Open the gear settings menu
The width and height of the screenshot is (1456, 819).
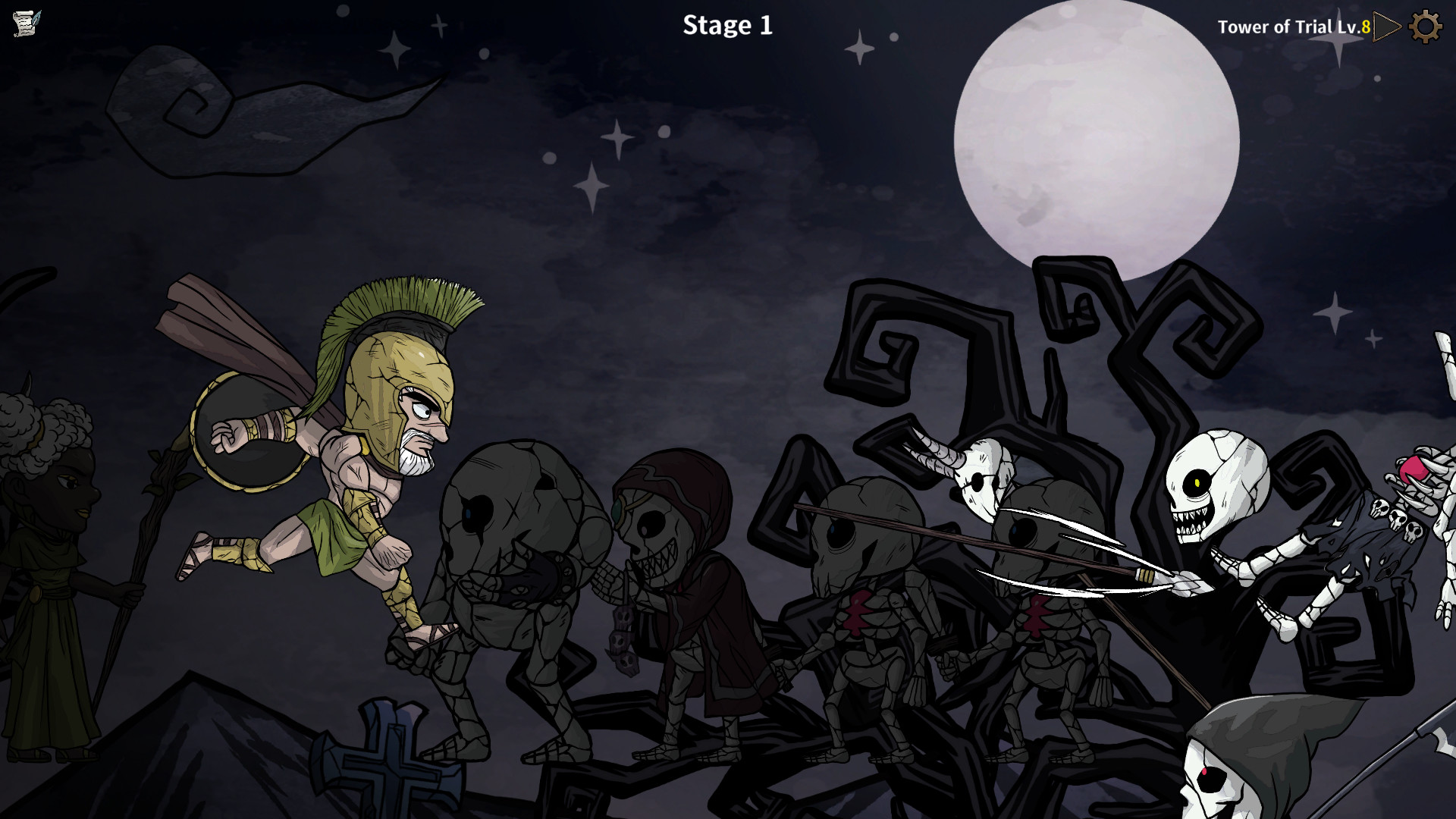click(1425, 27)
